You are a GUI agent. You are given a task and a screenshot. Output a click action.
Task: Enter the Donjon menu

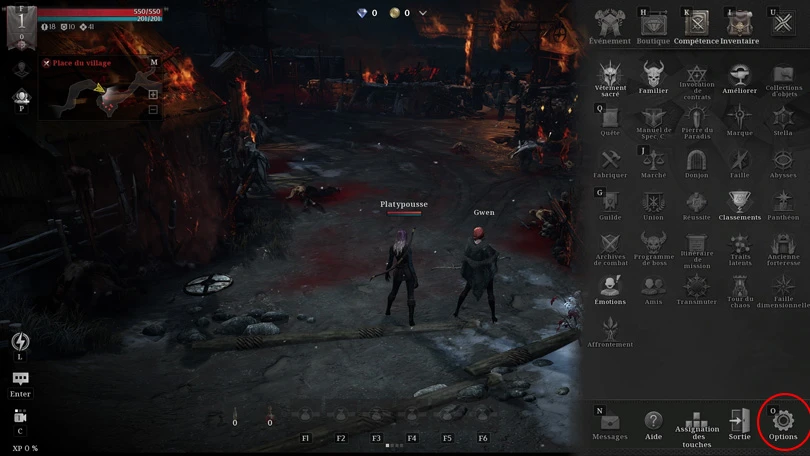coord(696,160)
